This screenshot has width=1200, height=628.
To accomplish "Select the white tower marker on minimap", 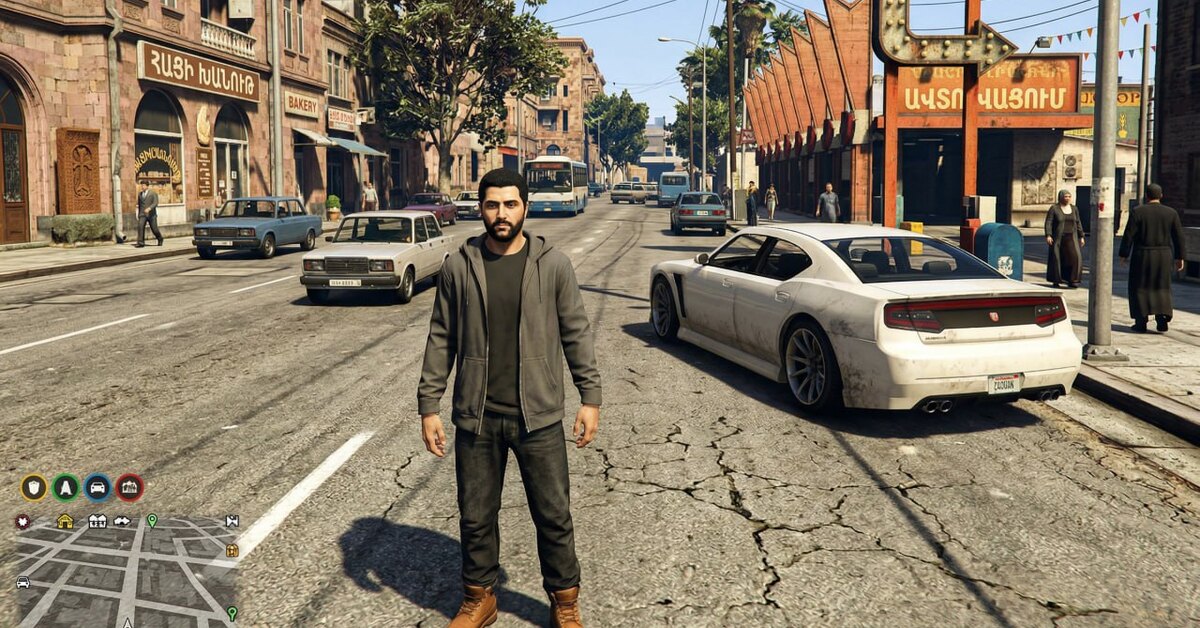I will click(232, 521).
